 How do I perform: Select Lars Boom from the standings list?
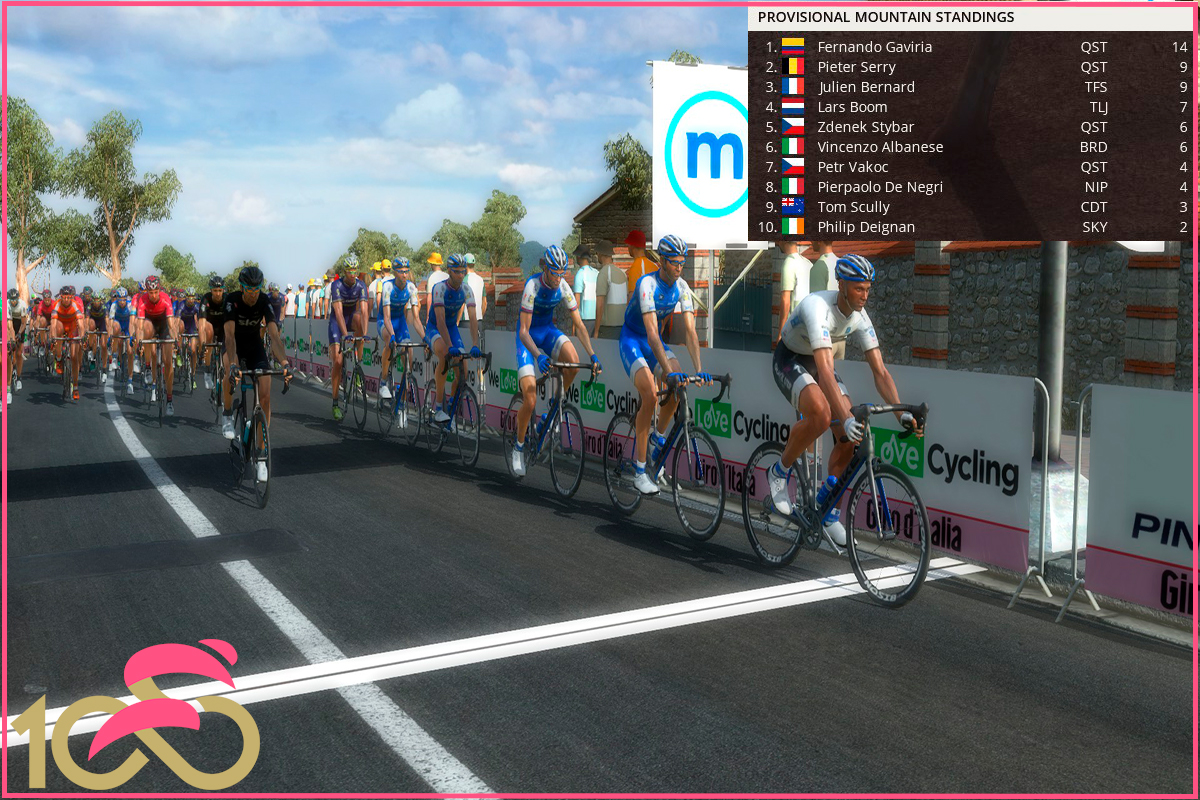(852, 107)
